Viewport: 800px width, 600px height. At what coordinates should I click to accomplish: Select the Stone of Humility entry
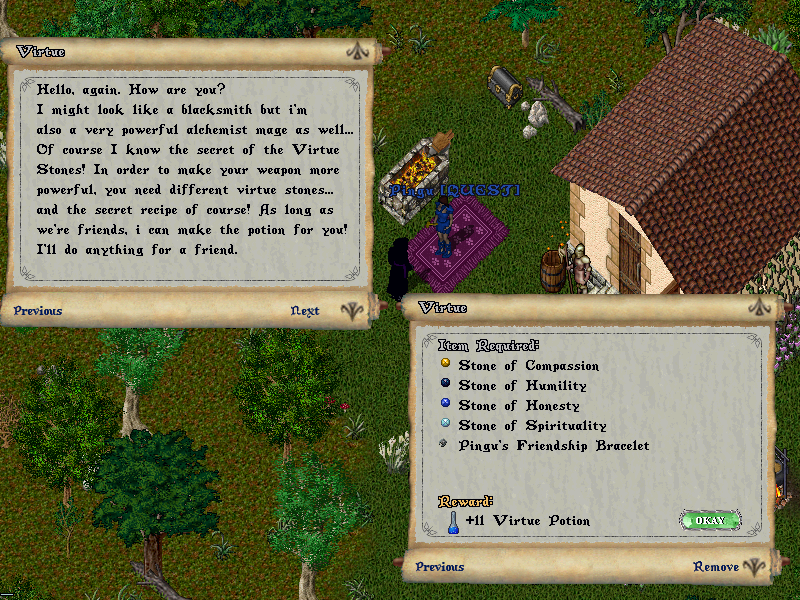click(522, 386)
